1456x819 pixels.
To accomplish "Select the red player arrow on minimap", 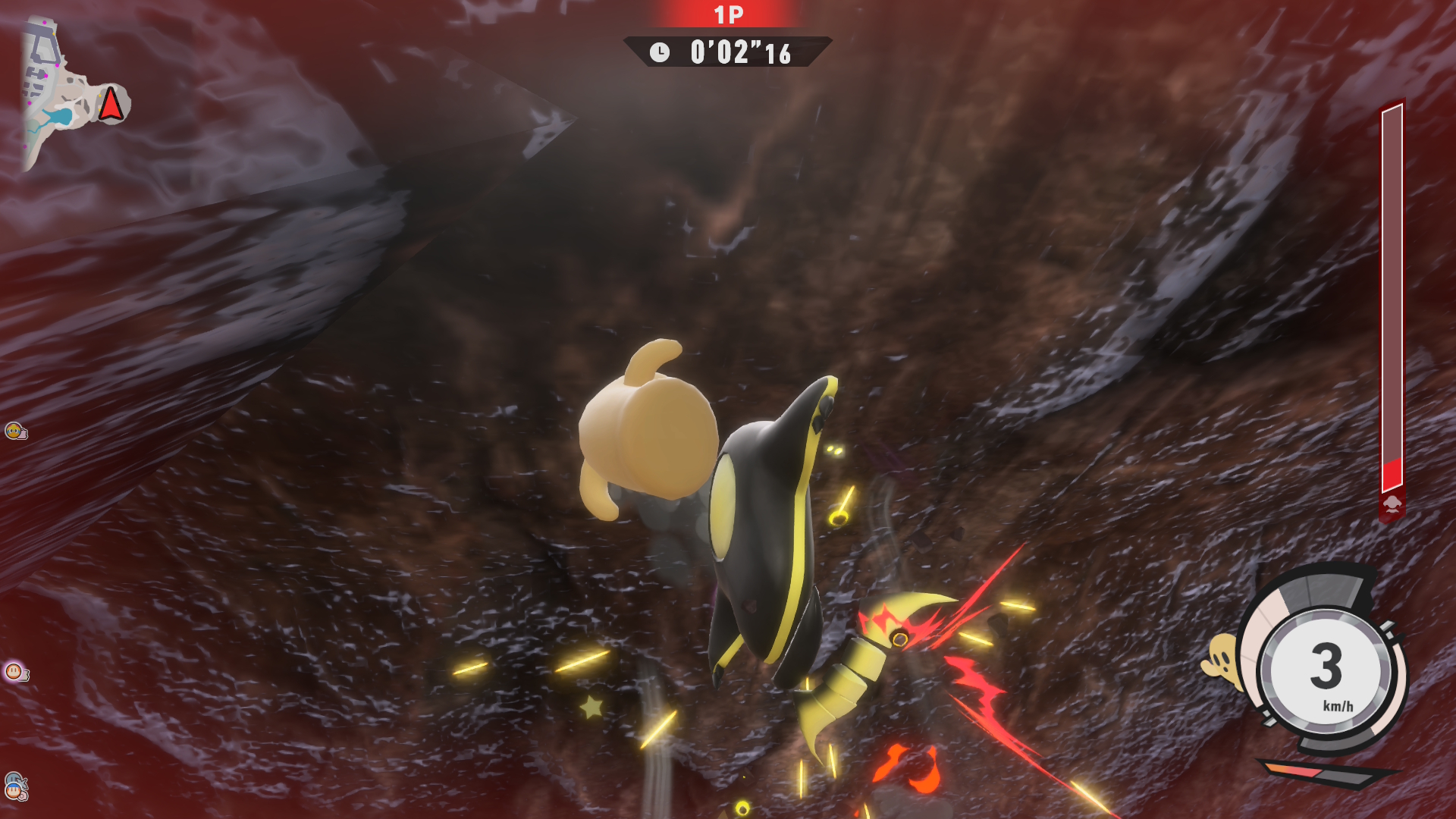I will pos(111,104).
